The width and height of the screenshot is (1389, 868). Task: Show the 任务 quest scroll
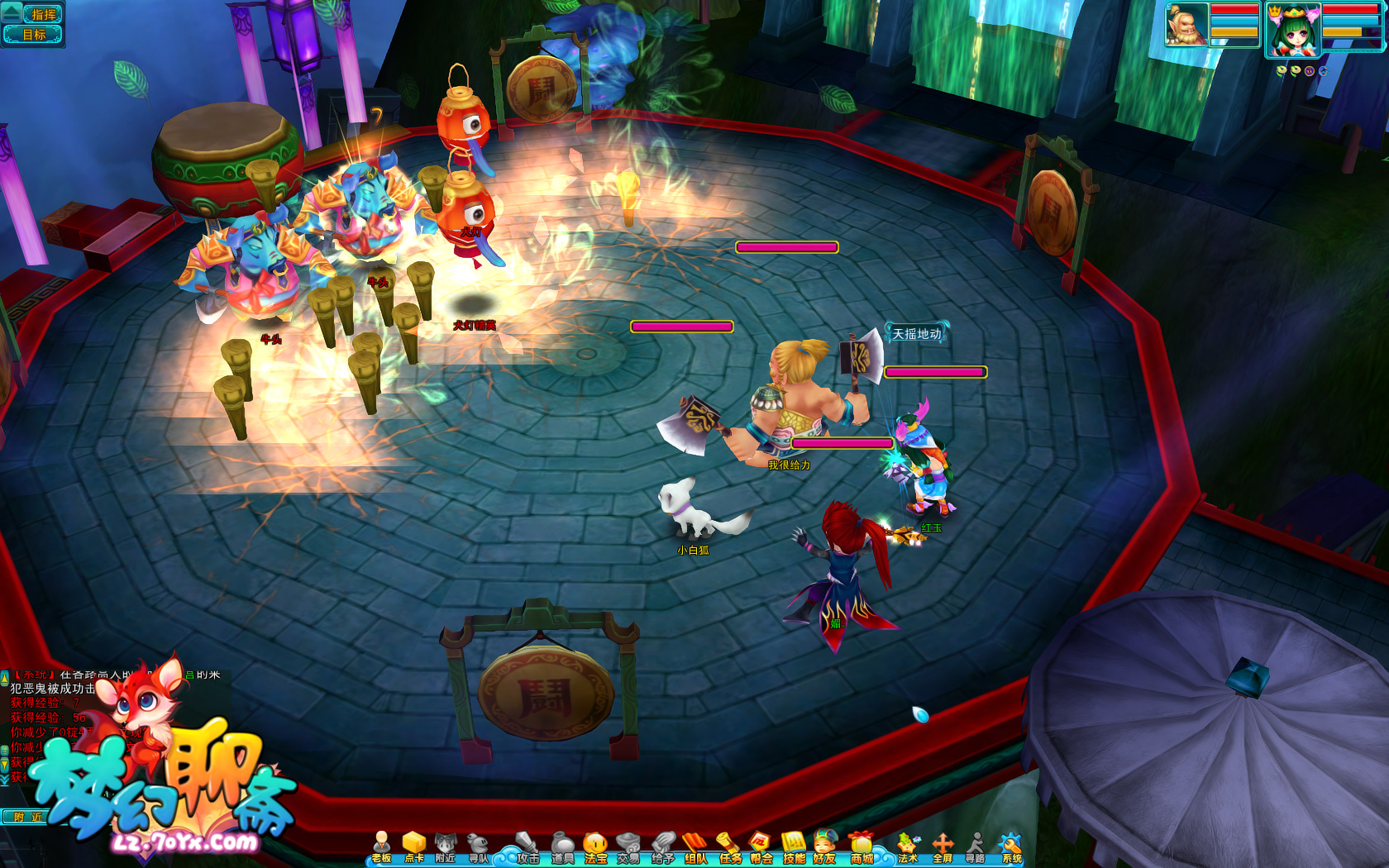[x=729, y=848]
